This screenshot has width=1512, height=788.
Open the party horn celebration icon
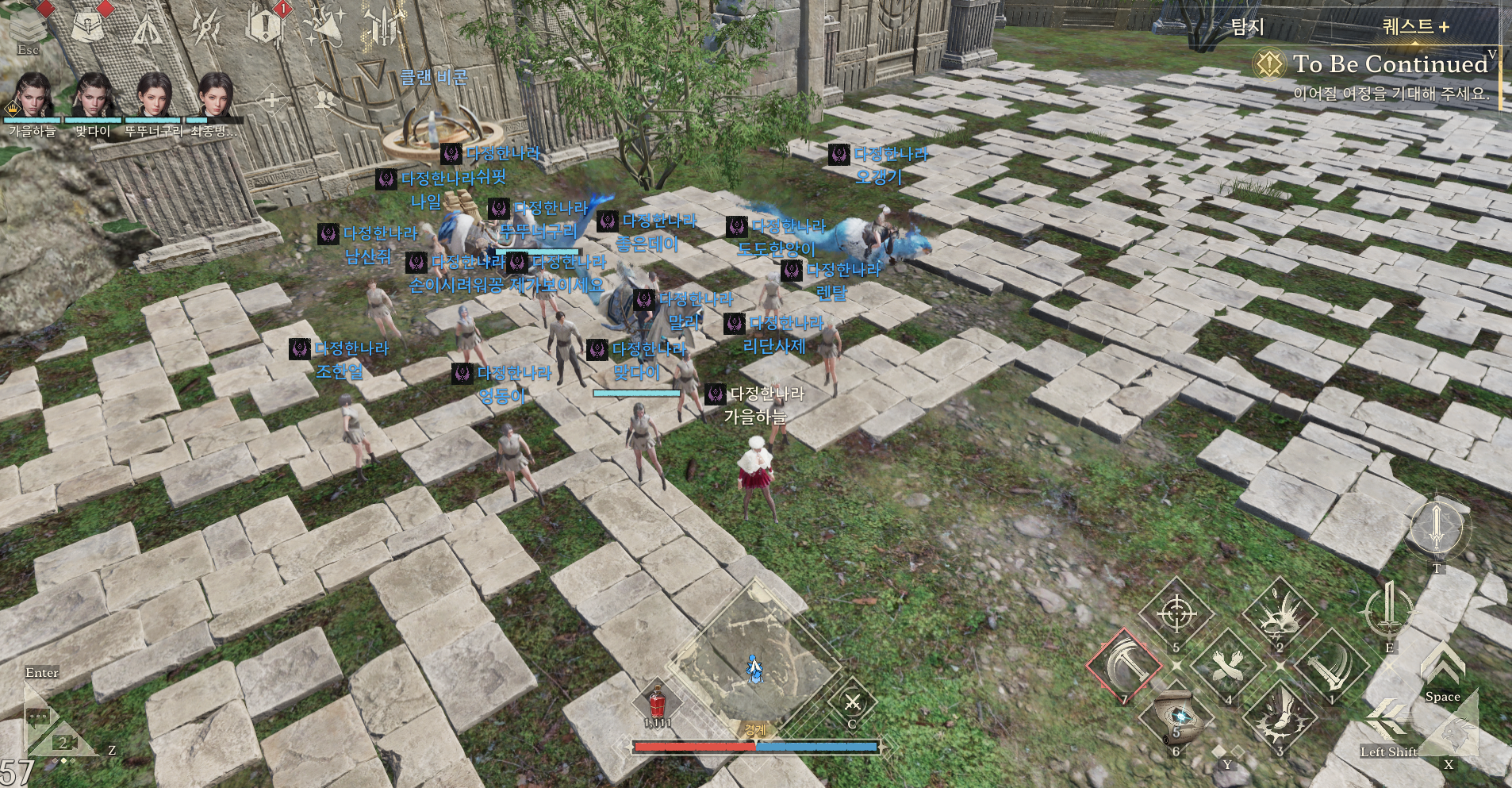325,26
